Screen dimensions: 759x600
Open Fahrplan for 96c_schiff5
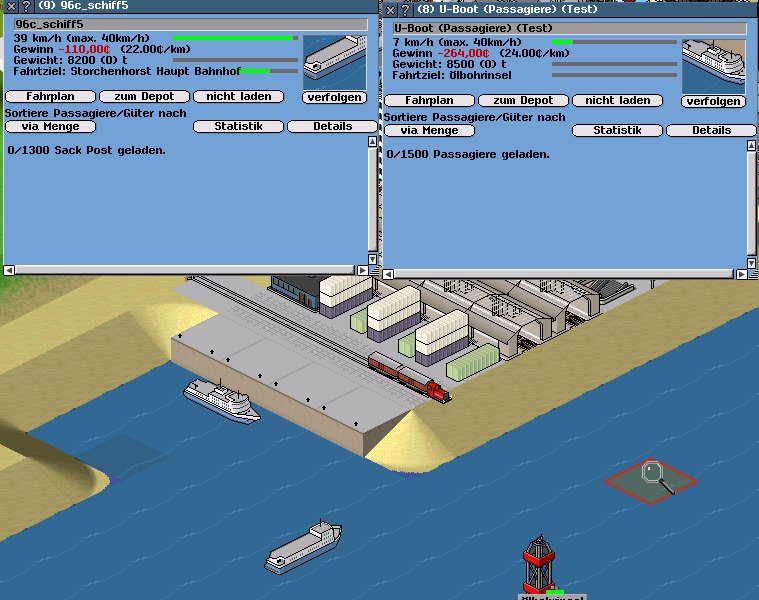(50, 97)
